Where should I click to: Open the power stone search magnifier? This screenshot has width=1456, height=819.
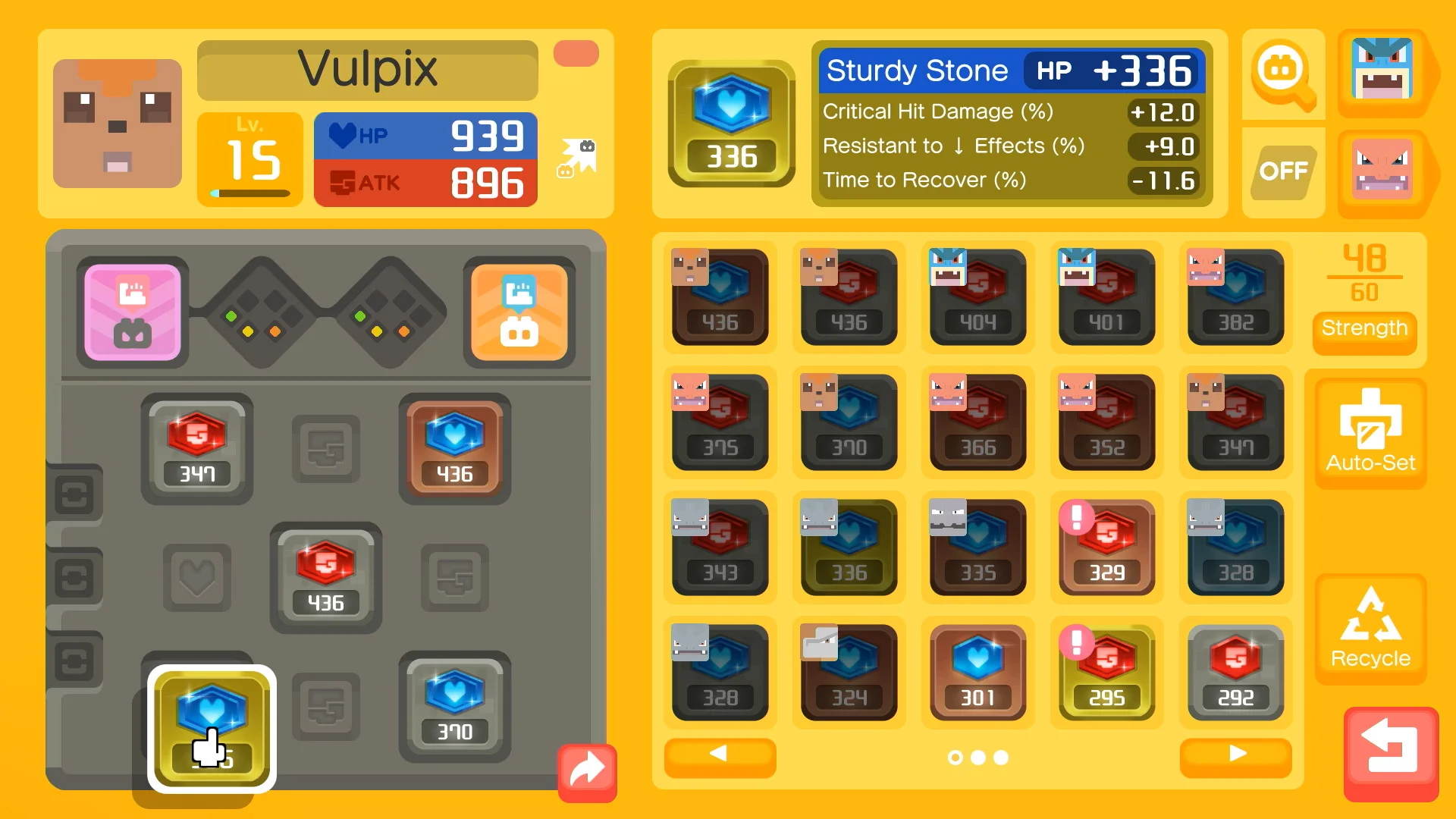1282,75
